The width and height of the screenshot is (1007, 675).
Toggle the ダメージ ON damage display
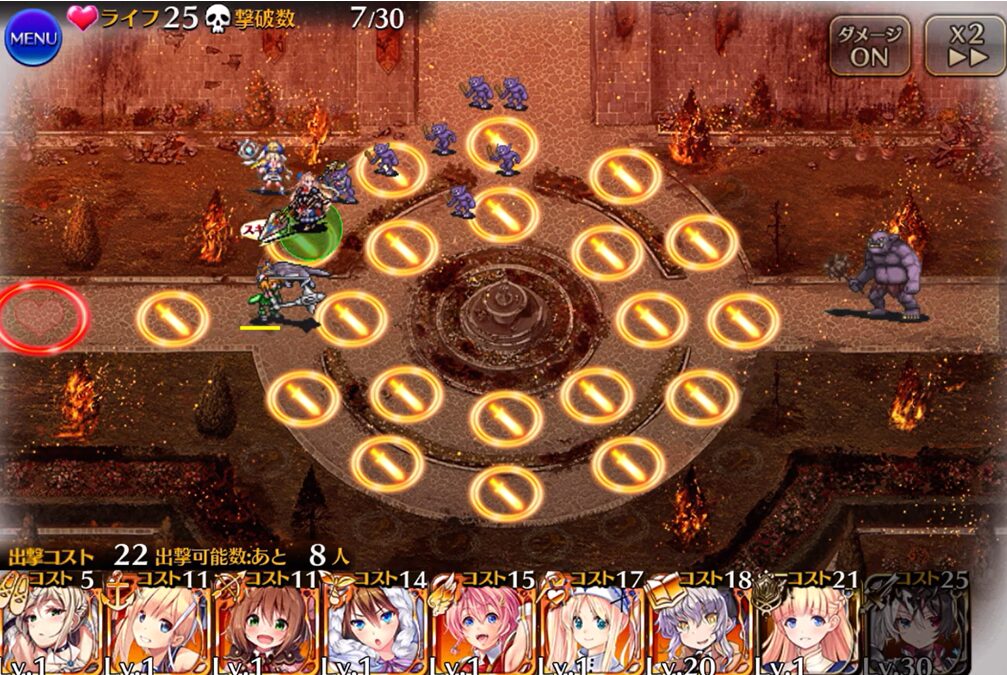point(869,46)
